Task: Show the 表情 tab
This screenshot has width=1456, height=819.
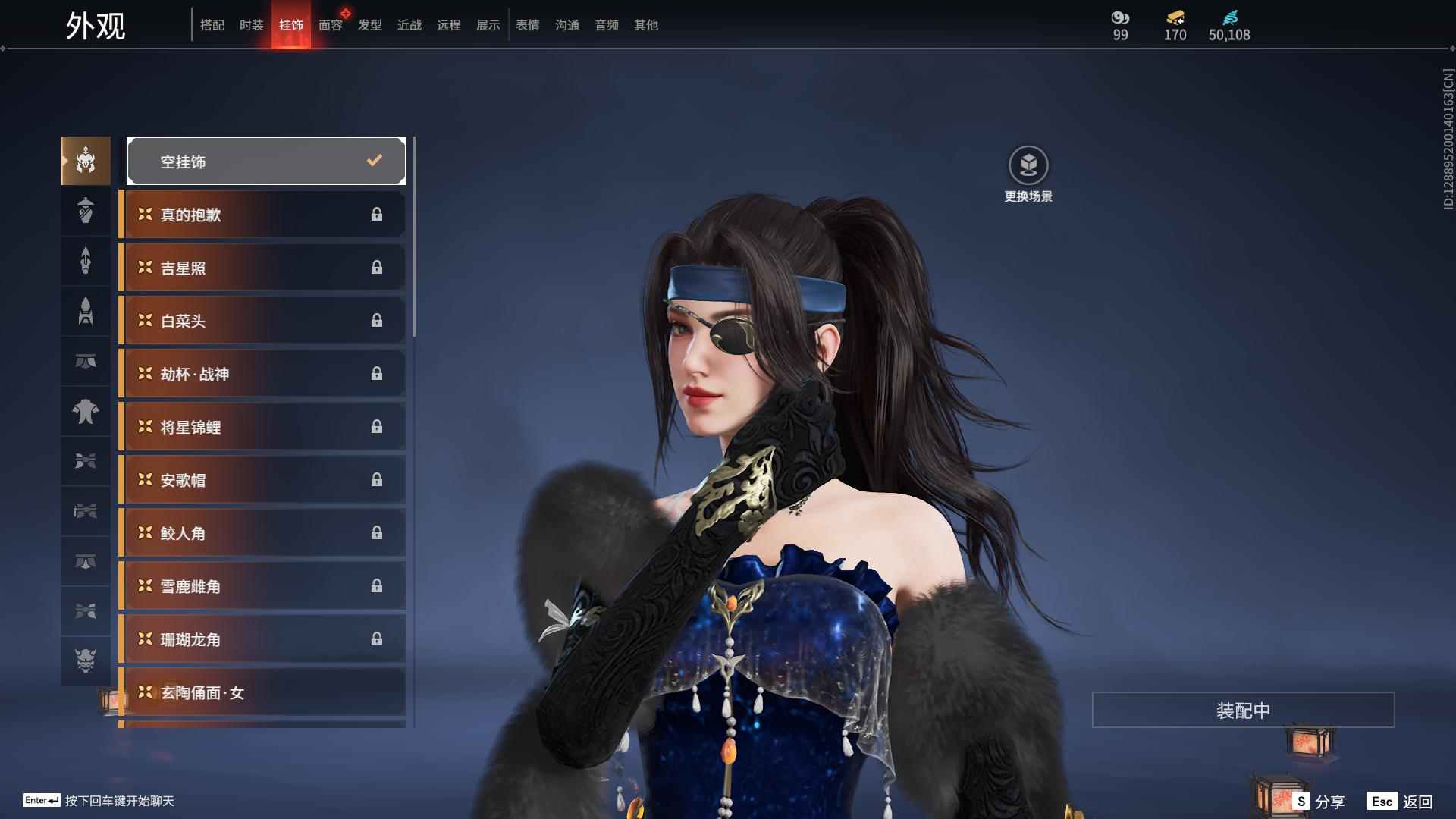Action: [527, 25]
